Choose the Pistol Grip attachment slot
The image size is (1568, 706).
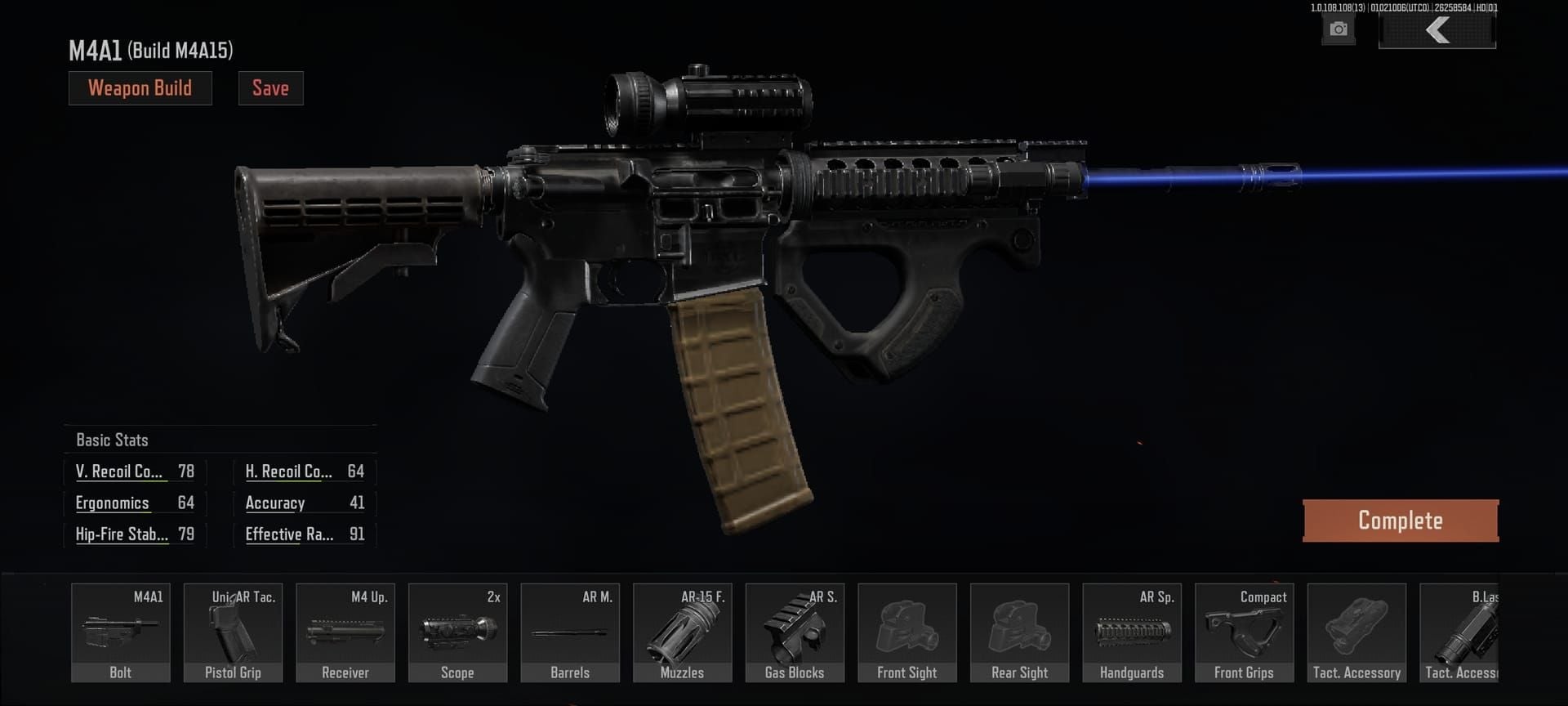(x=233, y=632)
